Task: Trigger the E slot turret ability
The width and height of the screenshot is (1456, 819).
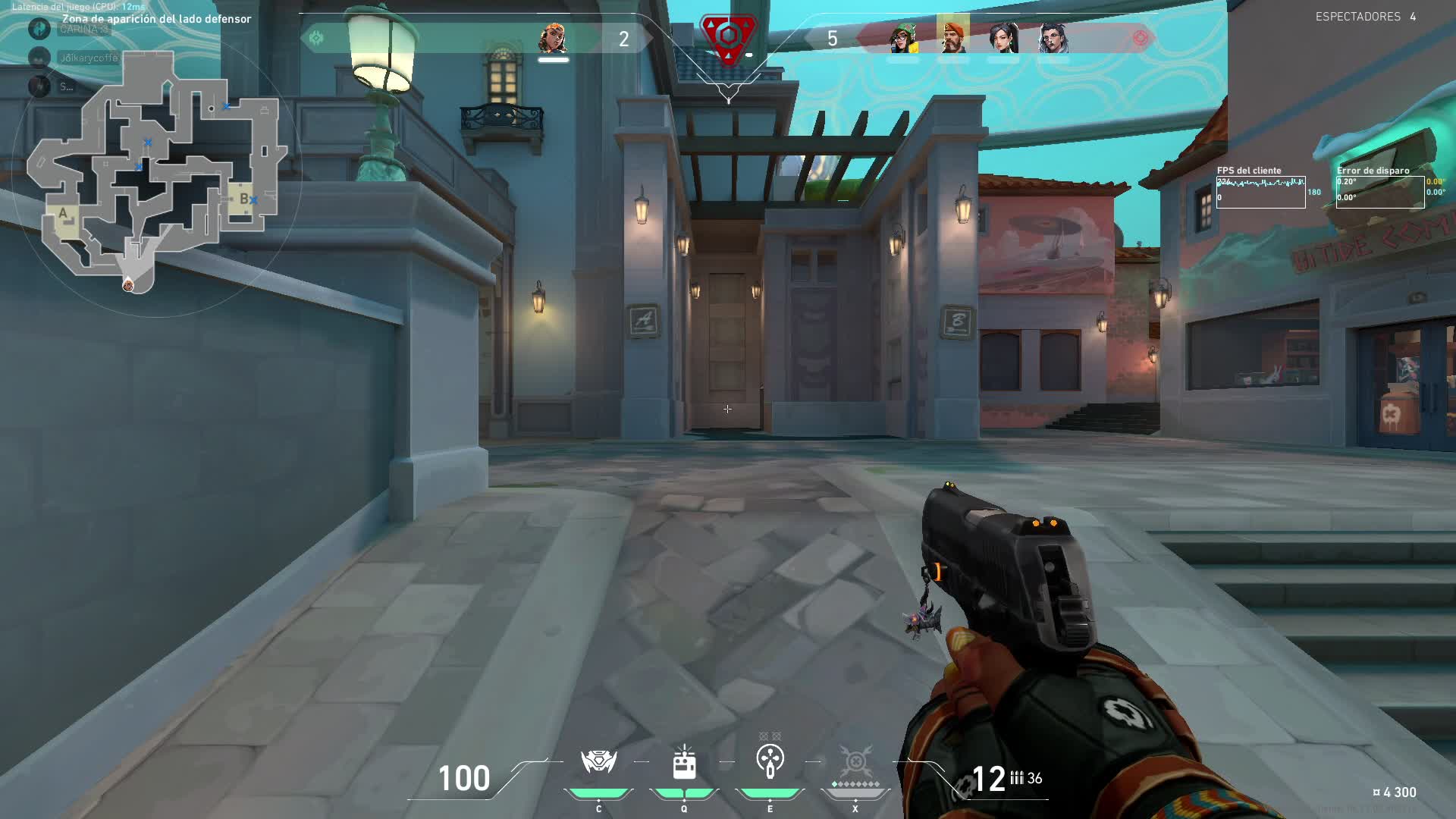Action: tap(770, 761)
